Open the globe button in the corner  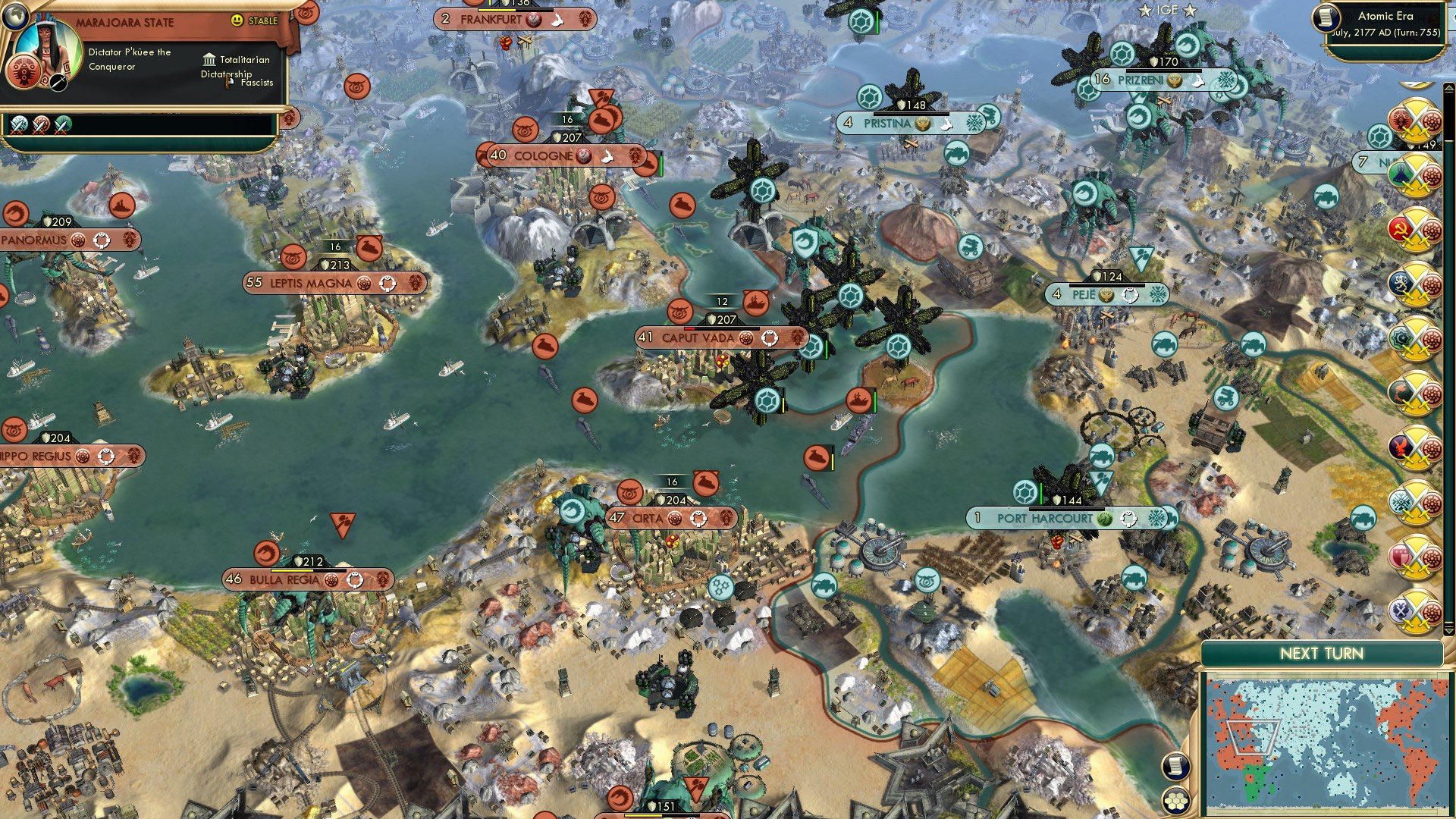click(x=14, y=14)
